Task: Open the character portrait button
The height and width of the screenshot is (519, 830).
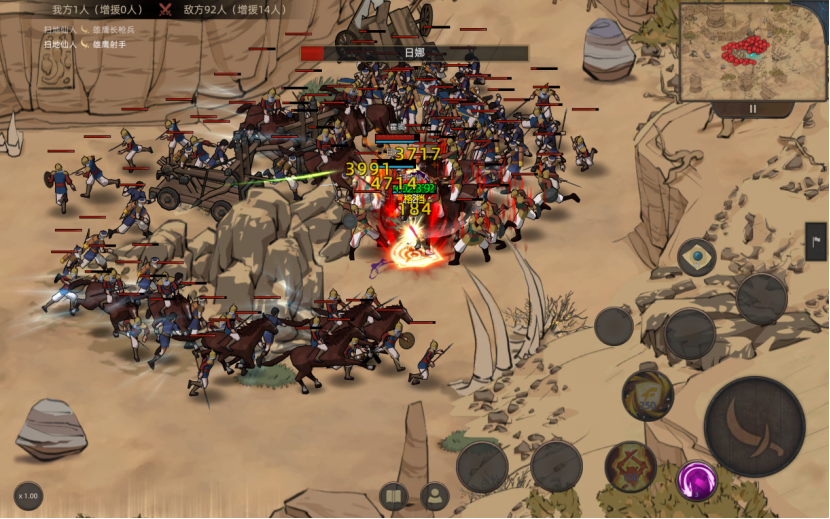Action: tap(434, 496)
